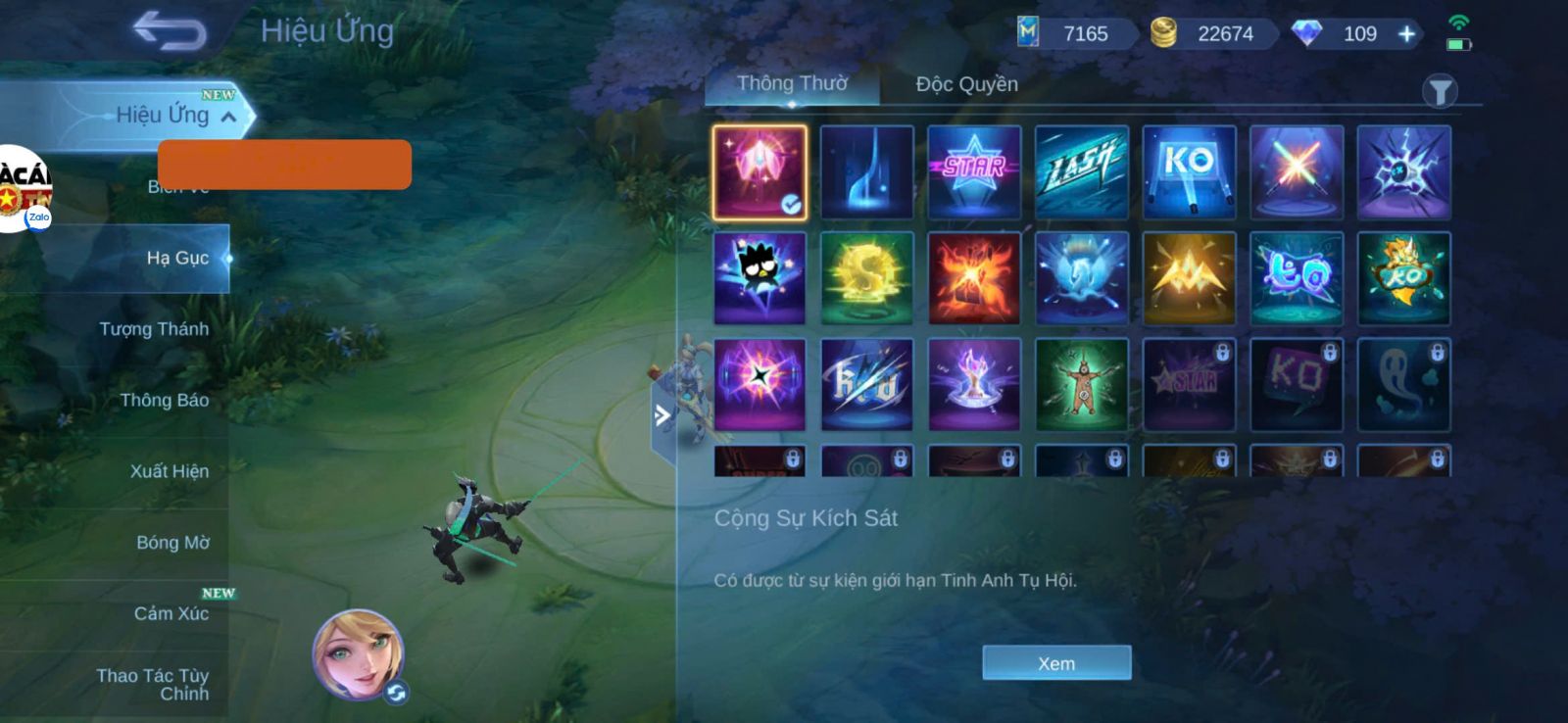The height and width of the screenshot is (723, 1568).
Task: Go back using the return arrow
Action: click(x=170, y=30)
